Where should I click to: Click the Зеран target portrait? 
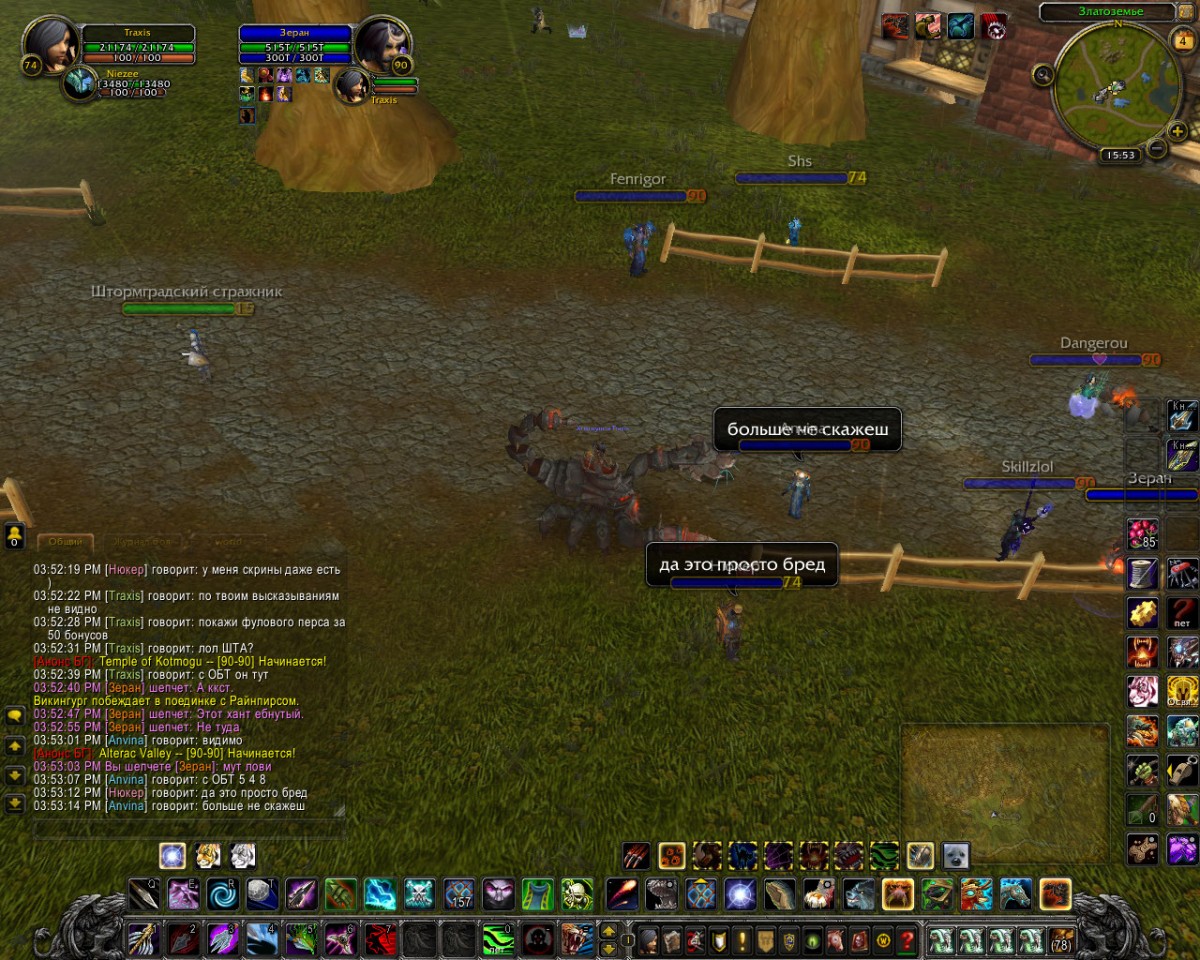pyautogui.click(x=381, y=44)
